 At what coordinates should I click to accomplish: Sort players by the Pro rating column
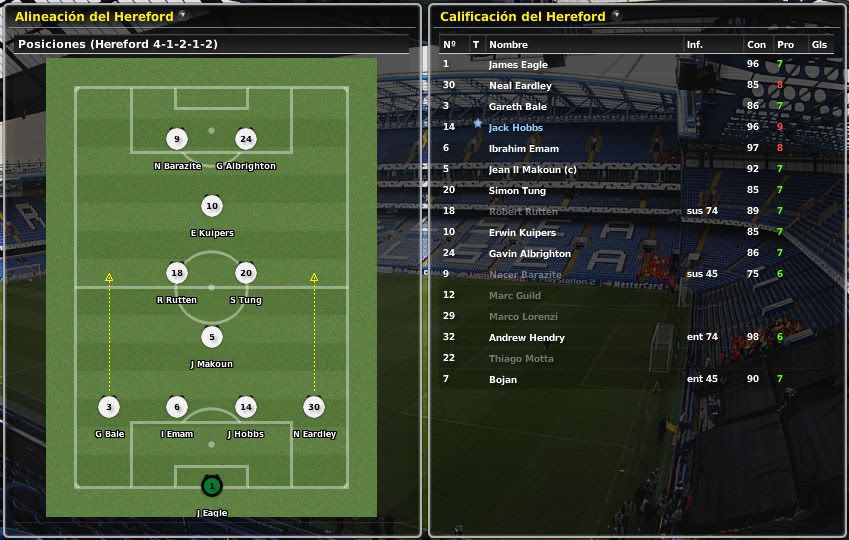pyautogui.click(x=785, y=45)
